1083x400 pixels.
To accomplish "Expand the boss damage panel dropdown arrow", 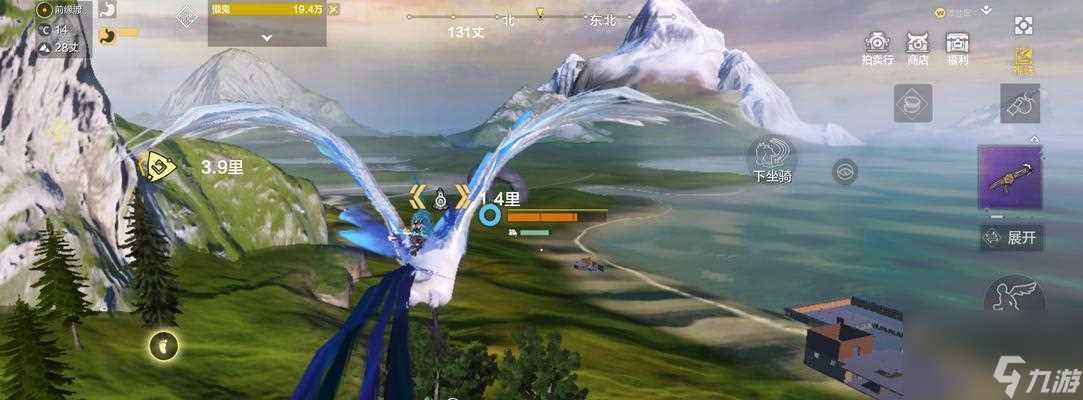I will point(267,36).
